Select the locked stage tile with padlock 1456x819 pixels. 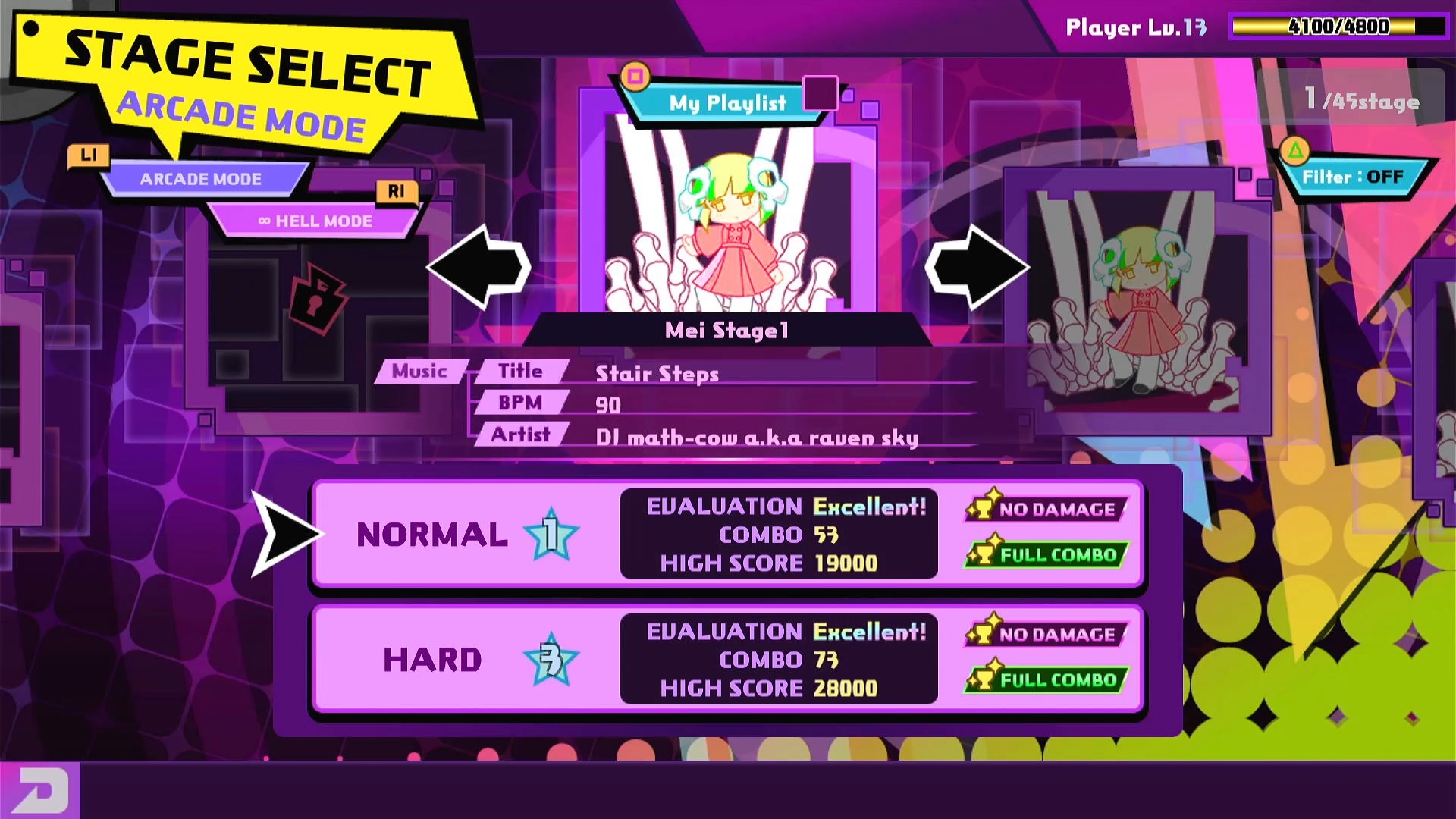(x=317, y=300)
